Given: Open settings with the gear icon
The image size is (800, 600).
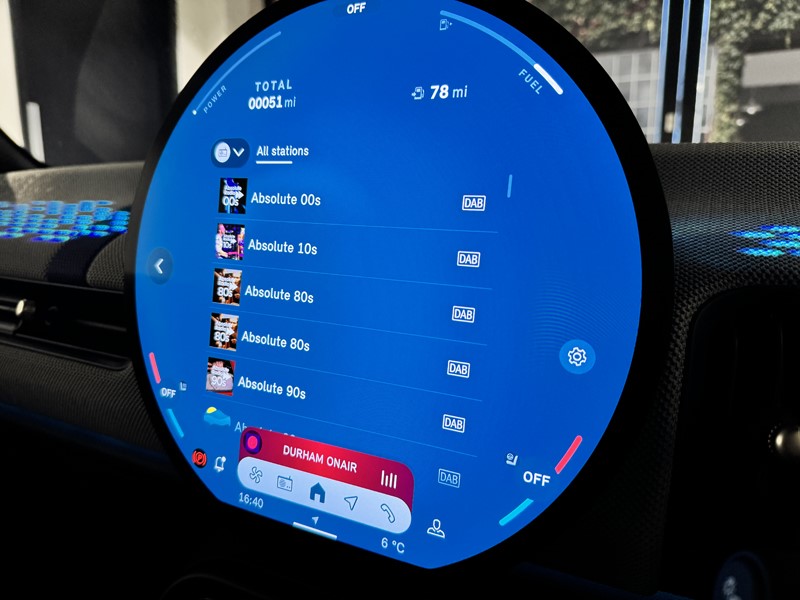Looking at the screenshot, I should (x=576, y=356).
